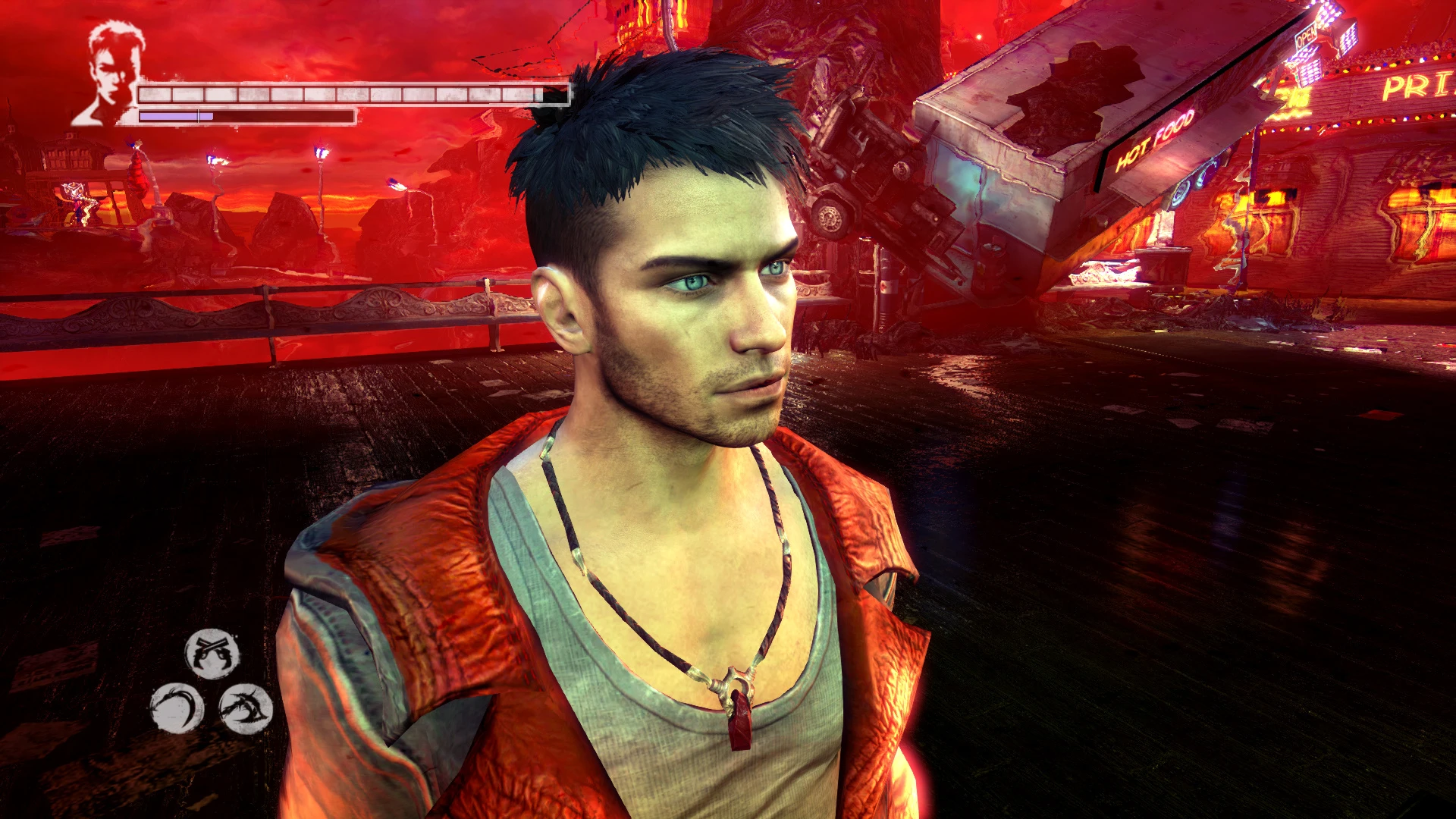Click the purple Devil Trigger gauge fill

click(174, 118)
